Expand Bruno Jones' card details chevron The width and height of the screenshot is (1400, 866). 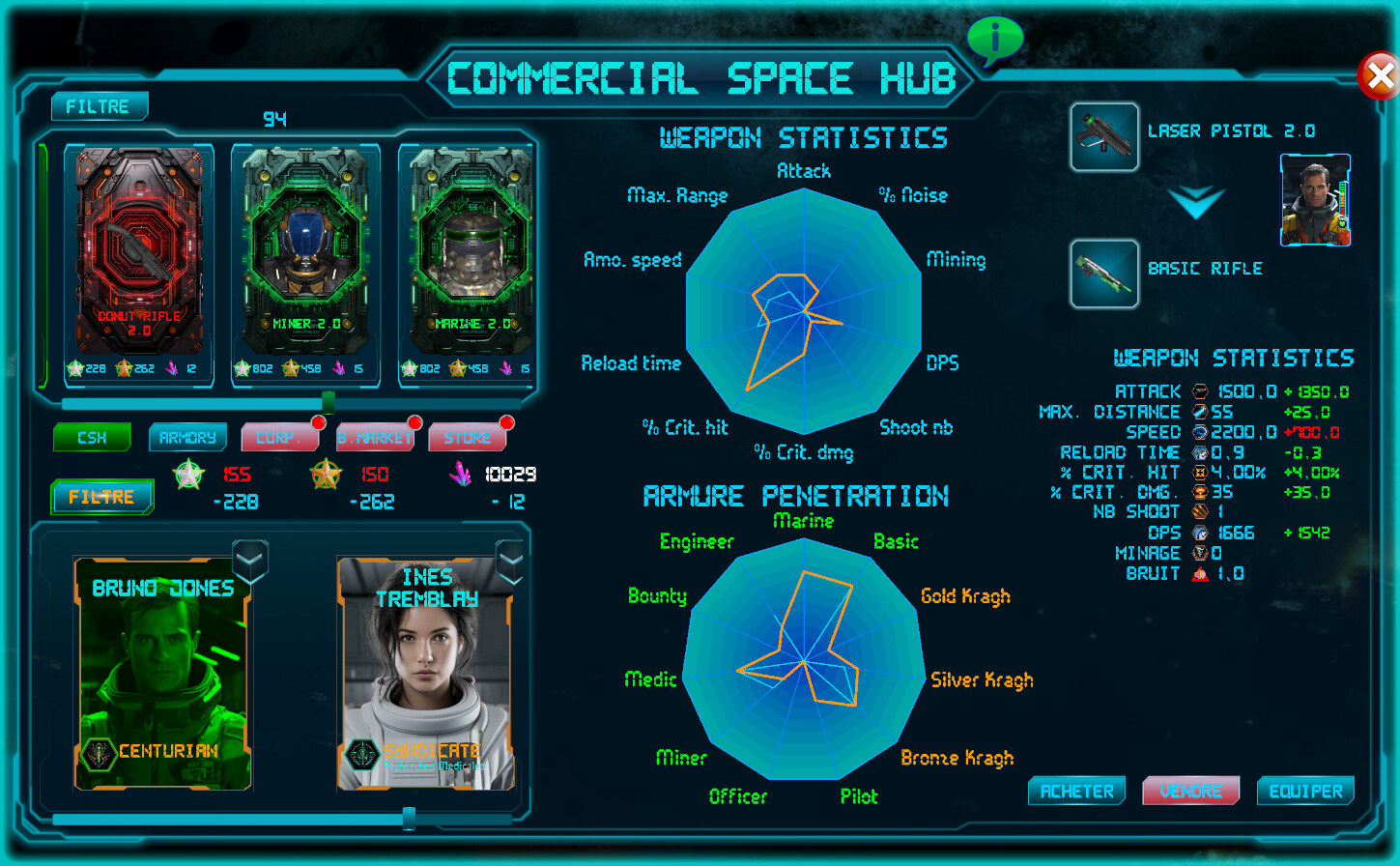pos(248,561)
